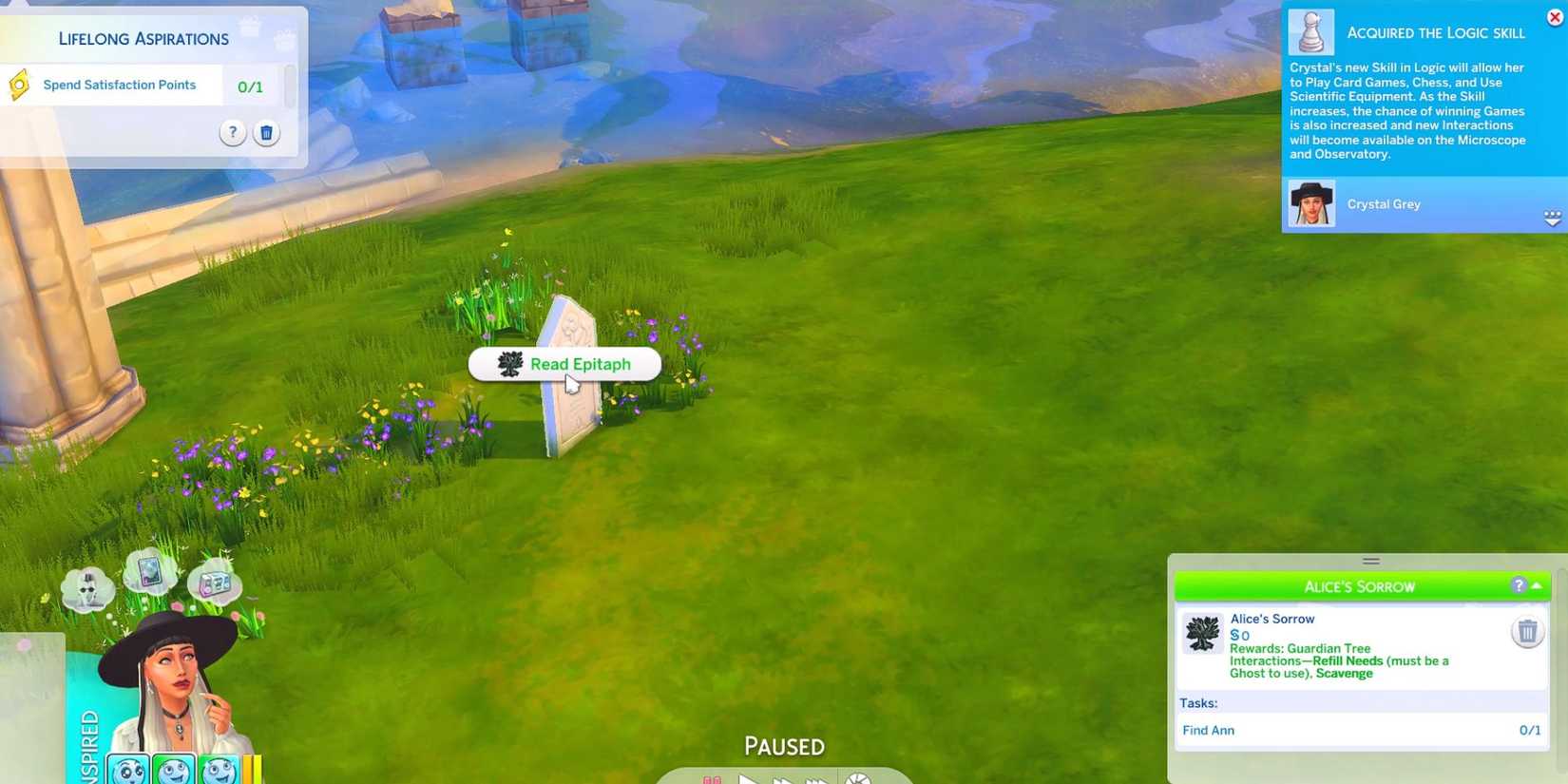Click the Spend Satisfaction Points goal
Viewport: 1568px width, 784px height.
point(119,85)
